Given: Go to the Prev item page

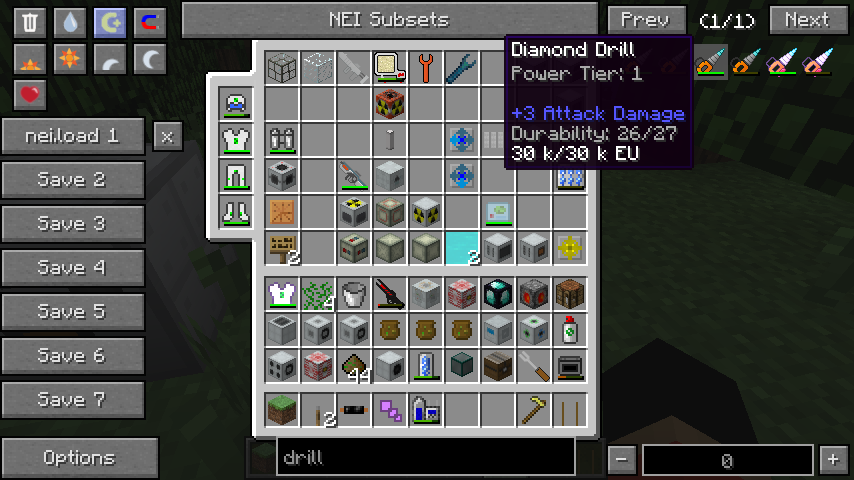Looking at the screenshot, I should click(x=646, y=19).
